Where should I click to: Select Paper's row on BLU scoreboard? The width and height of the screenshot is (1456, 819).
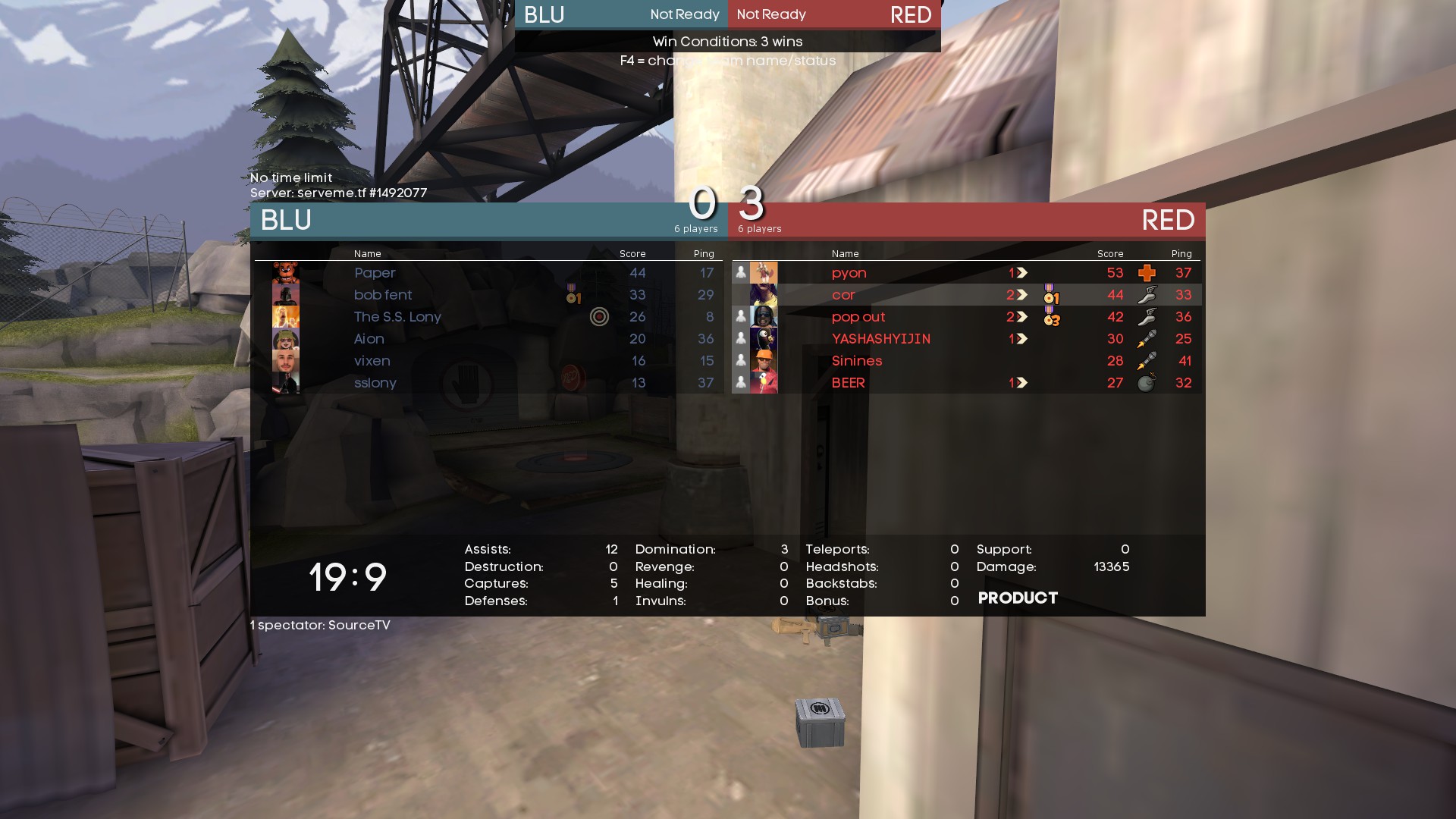point(375,273)
